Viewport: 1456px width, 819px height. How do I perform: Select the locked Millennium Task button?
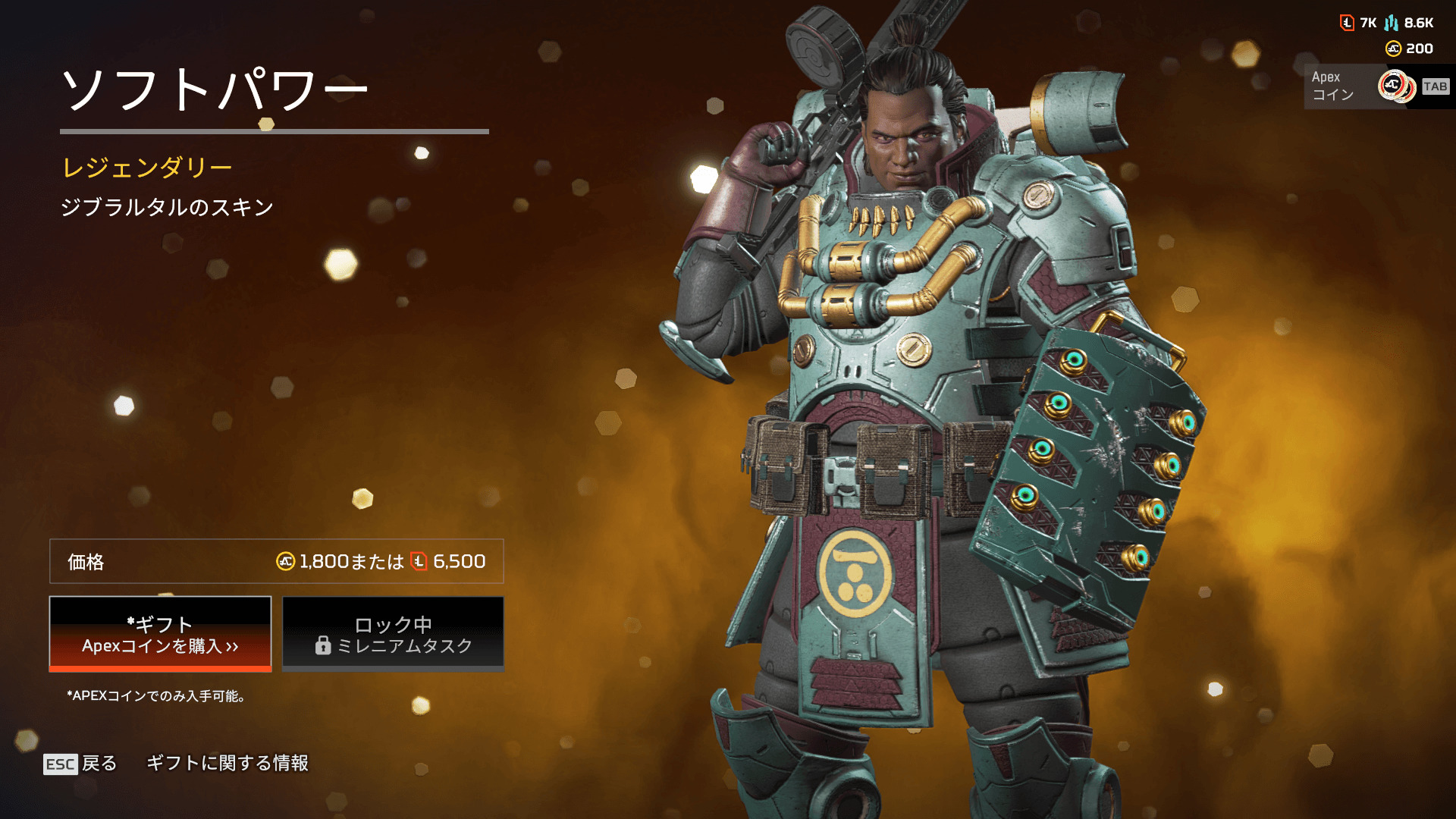click(x=393, y=634)
